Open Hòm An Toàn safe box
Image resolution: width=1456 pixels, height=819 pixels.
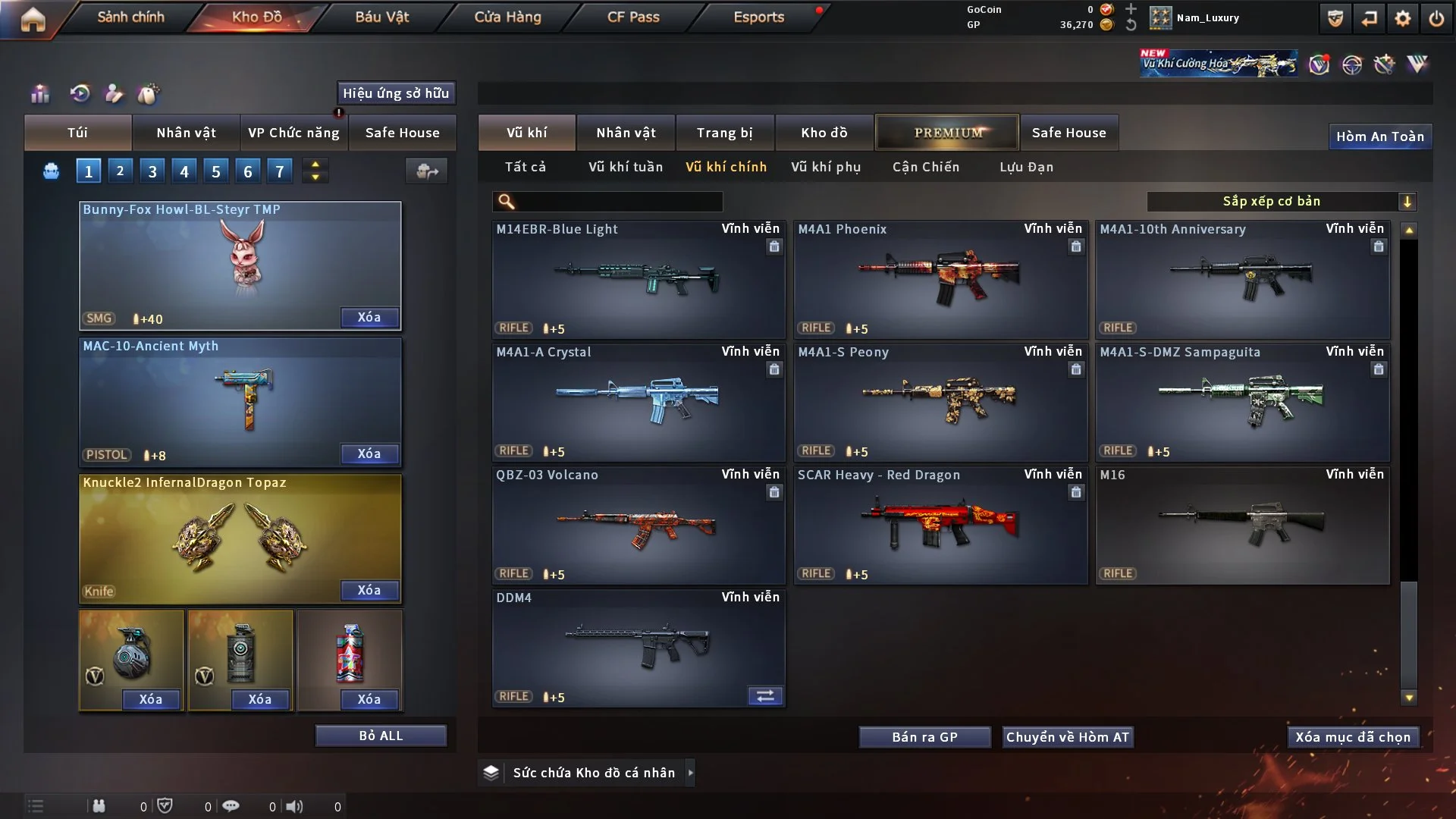coord(1379,136)
